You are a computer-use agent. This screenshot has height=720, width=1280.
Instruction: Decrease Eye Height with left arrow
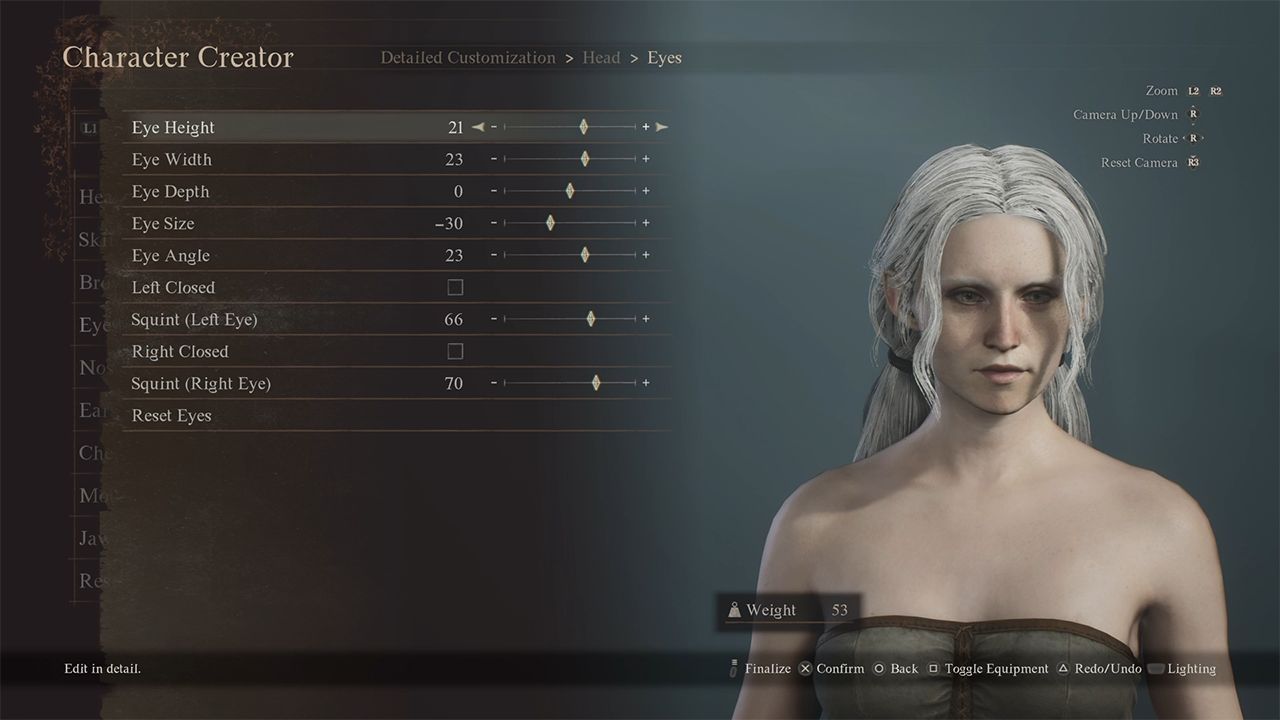point(478,127)
